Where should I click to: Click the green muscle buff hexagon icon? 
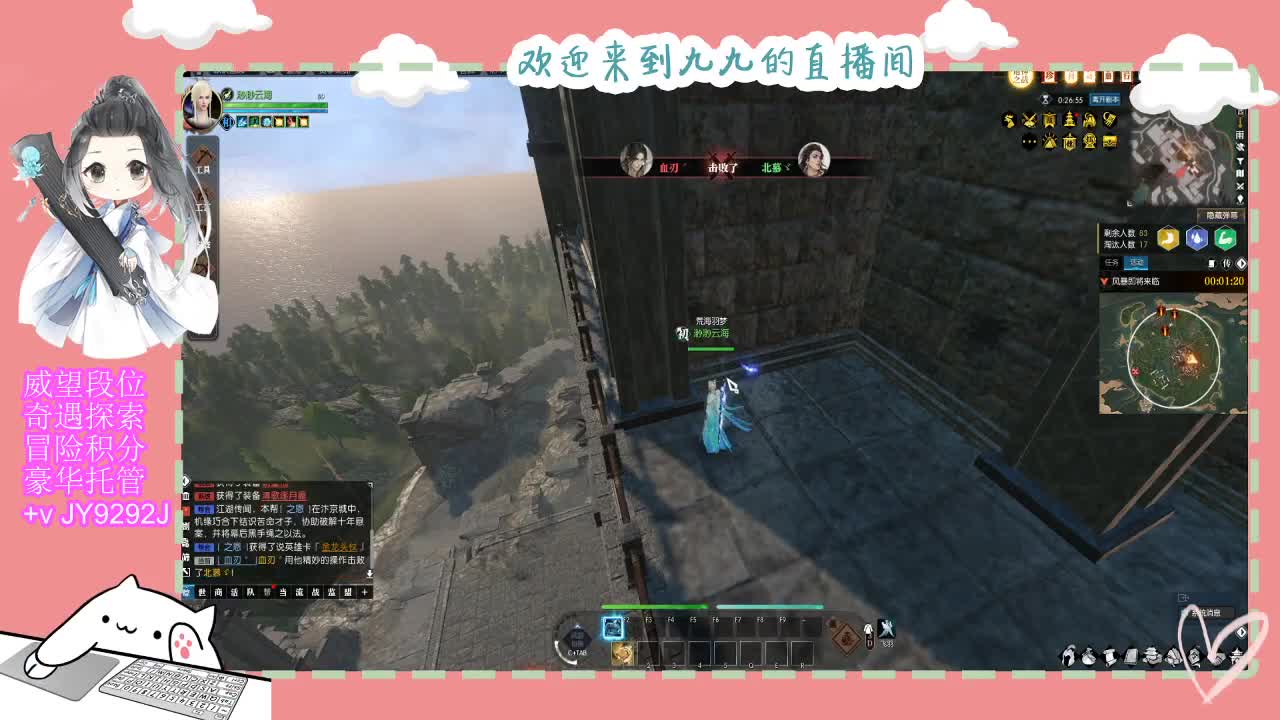point(1224,237)
